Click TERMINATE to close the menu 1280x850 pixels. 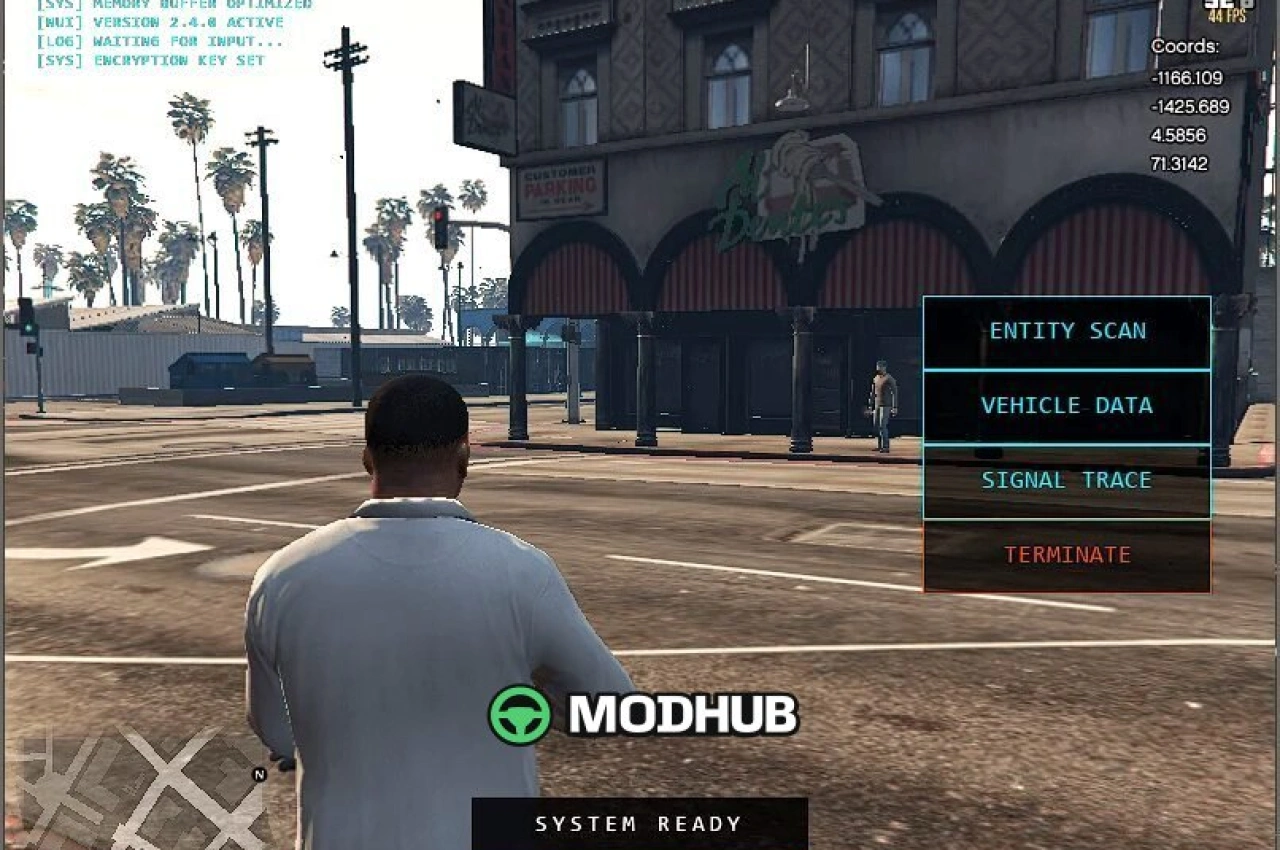(1066, 554)
